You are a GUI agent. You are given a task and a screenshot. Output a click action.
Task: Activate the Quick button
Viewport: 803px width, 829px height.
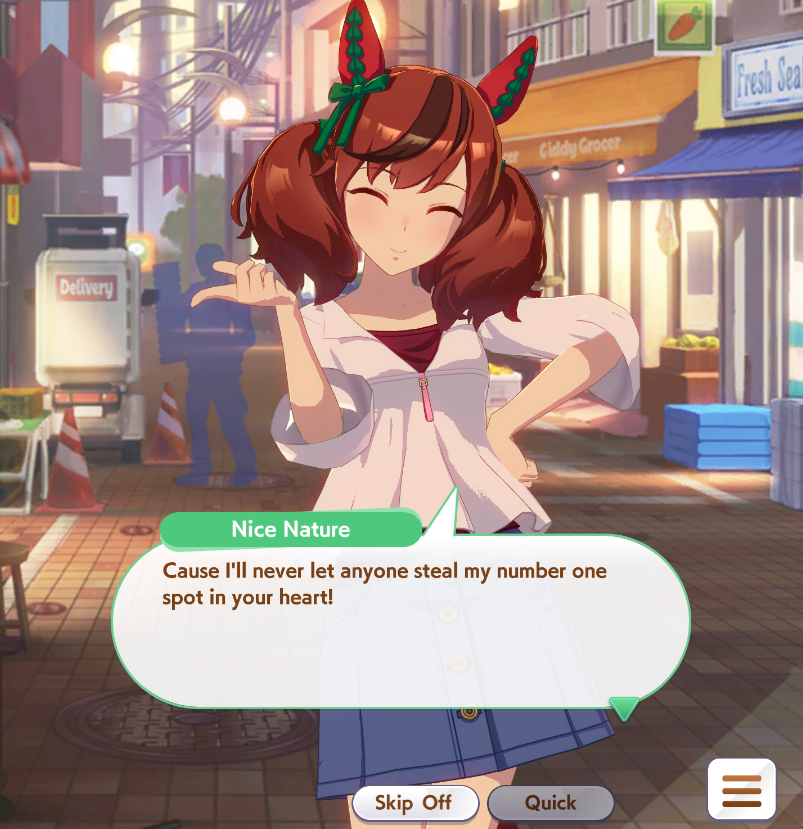(550, 802)
